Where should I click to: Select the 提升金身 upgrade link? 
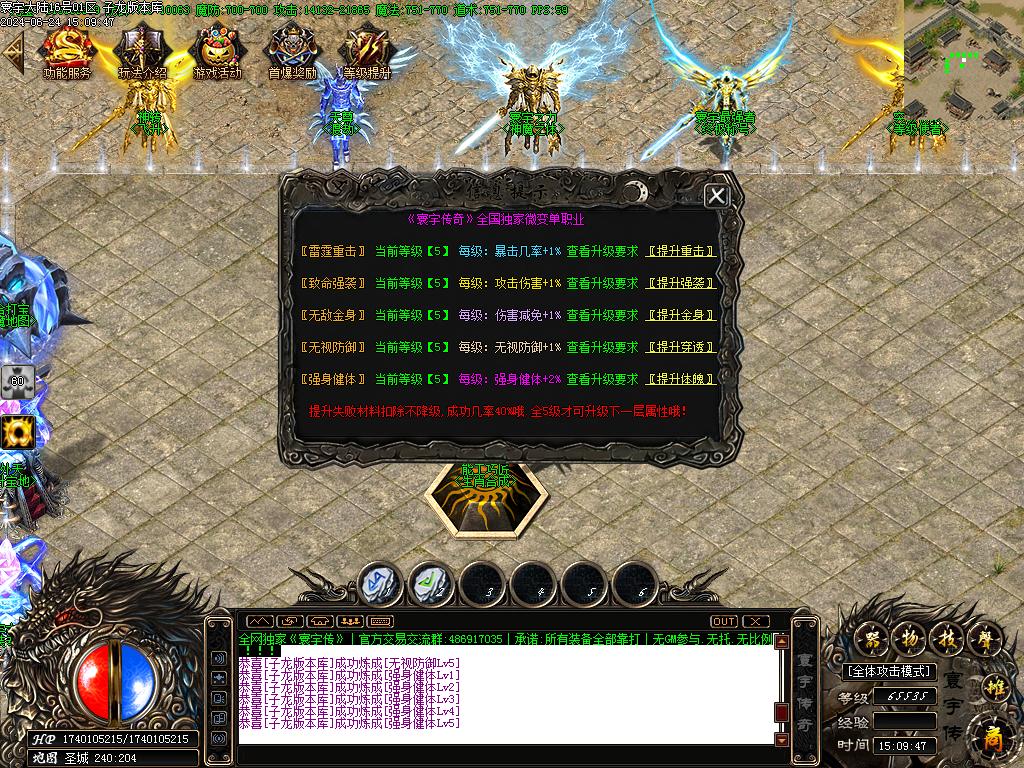[681, 316]
